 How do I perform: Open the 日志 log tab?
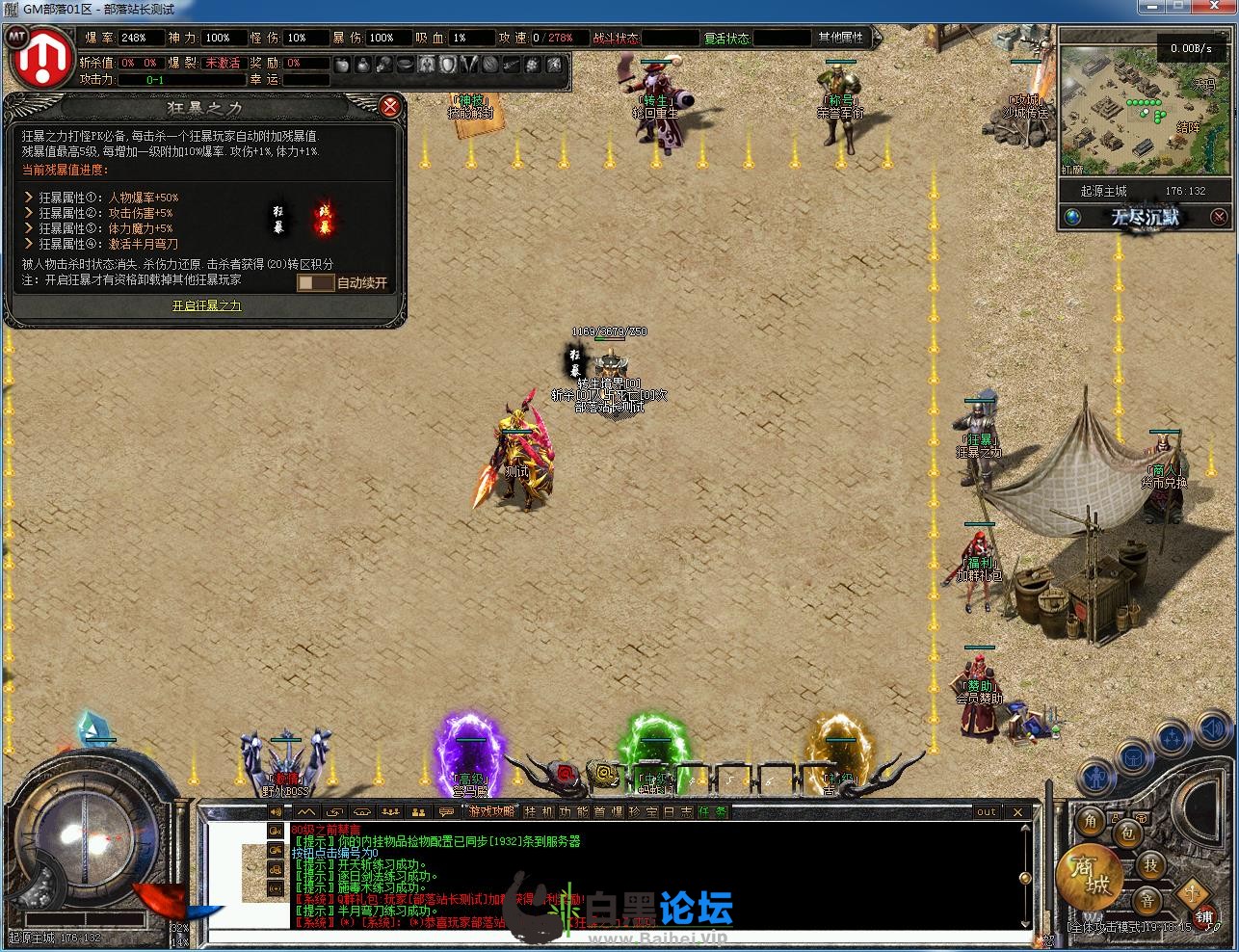point(678,812)
